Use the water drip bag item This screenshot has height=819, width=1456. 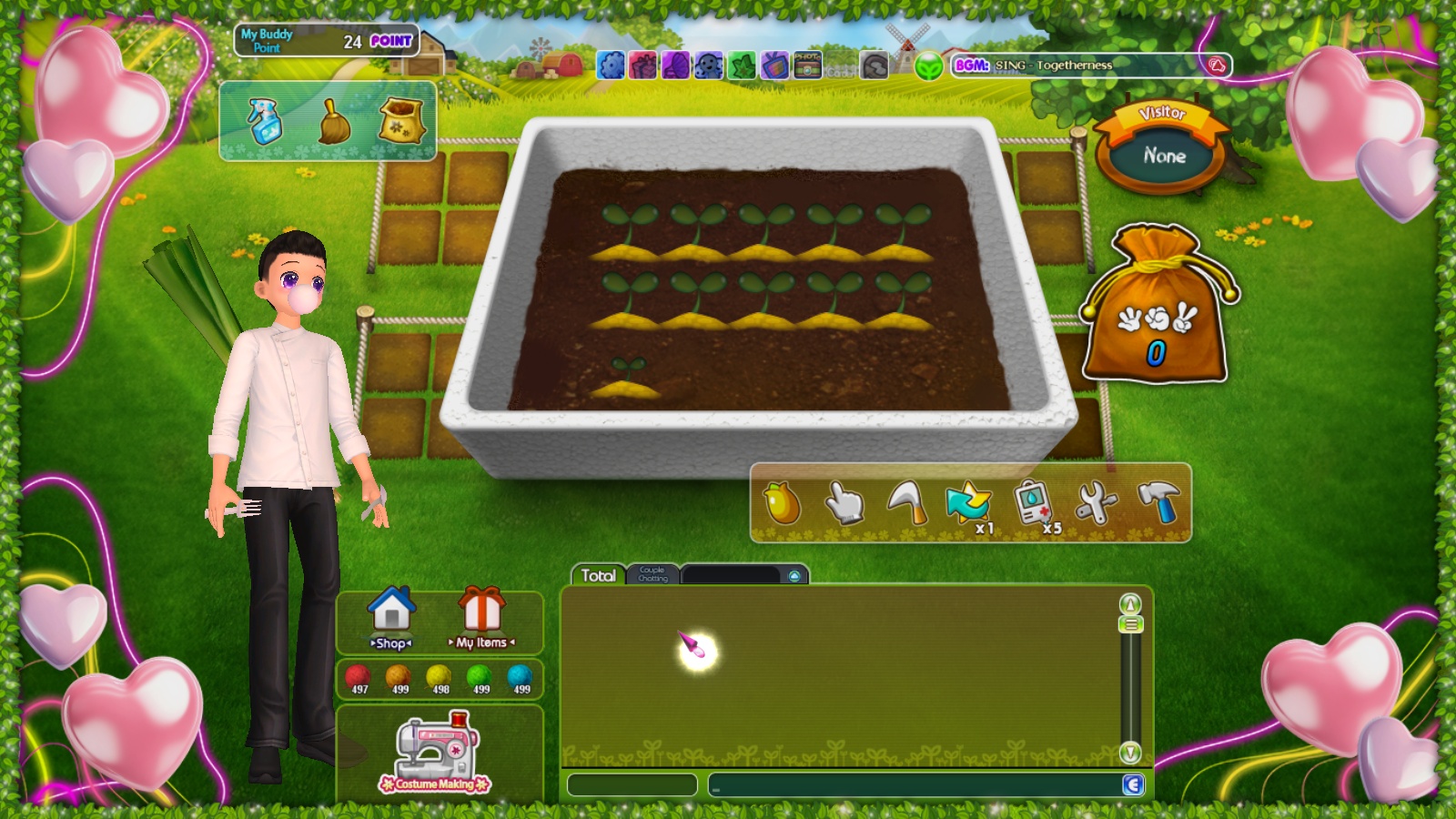click(1033, 502)
